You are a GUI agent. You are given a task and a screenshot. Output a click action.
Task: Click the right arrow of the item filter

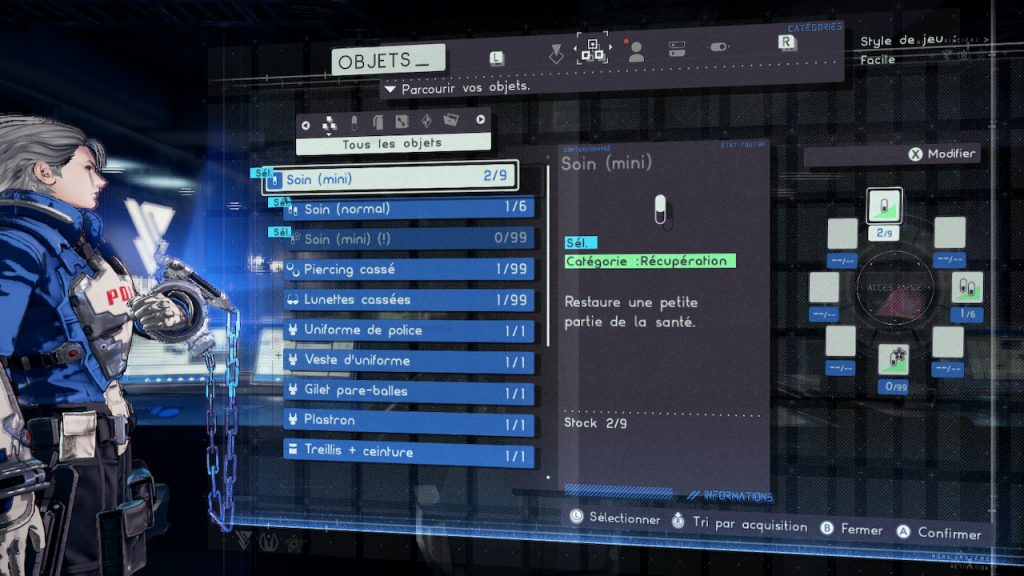coord(481,121)
